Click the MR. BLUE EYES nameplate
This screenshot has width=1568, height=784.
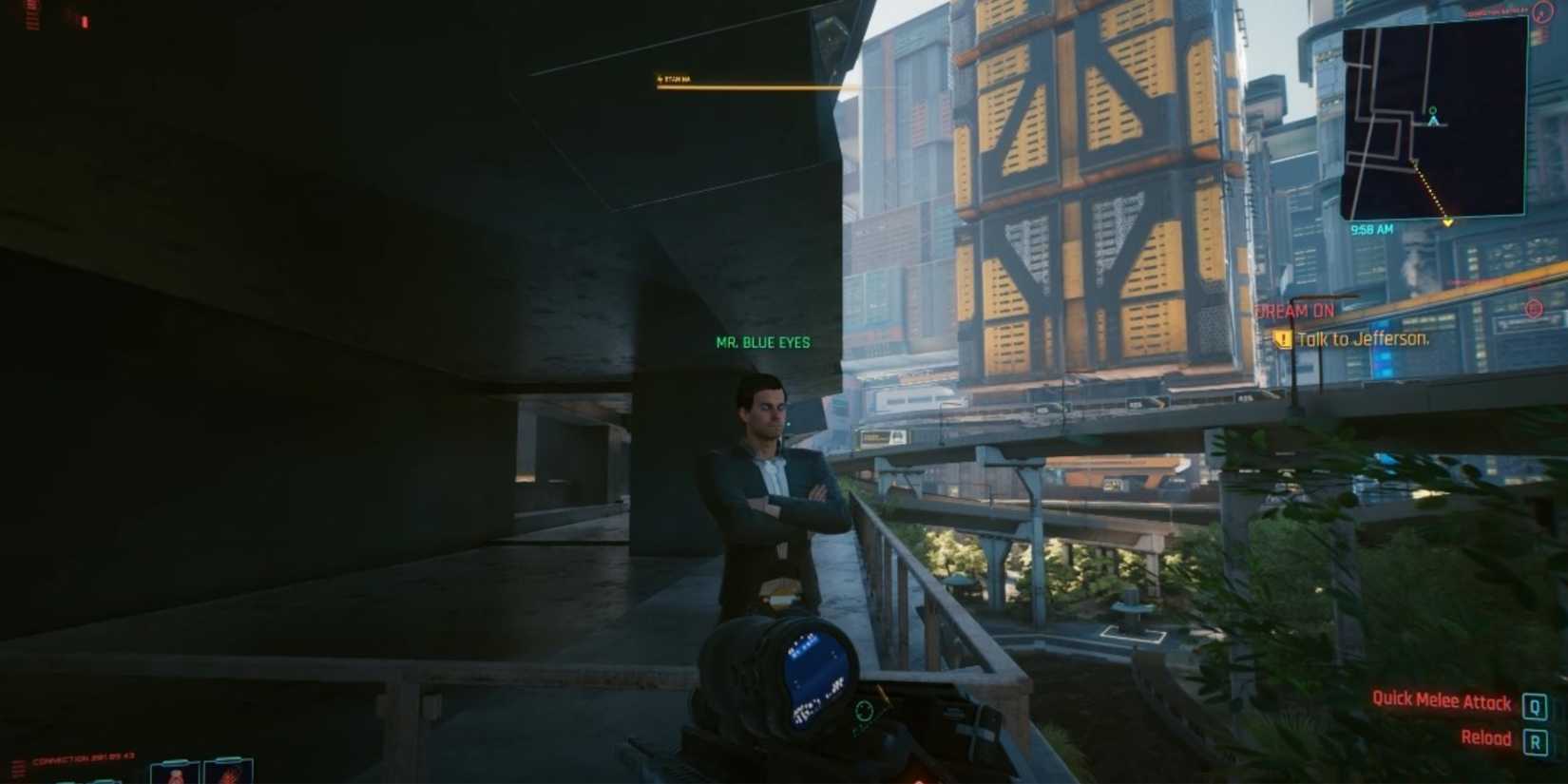(x=762, y=342)
